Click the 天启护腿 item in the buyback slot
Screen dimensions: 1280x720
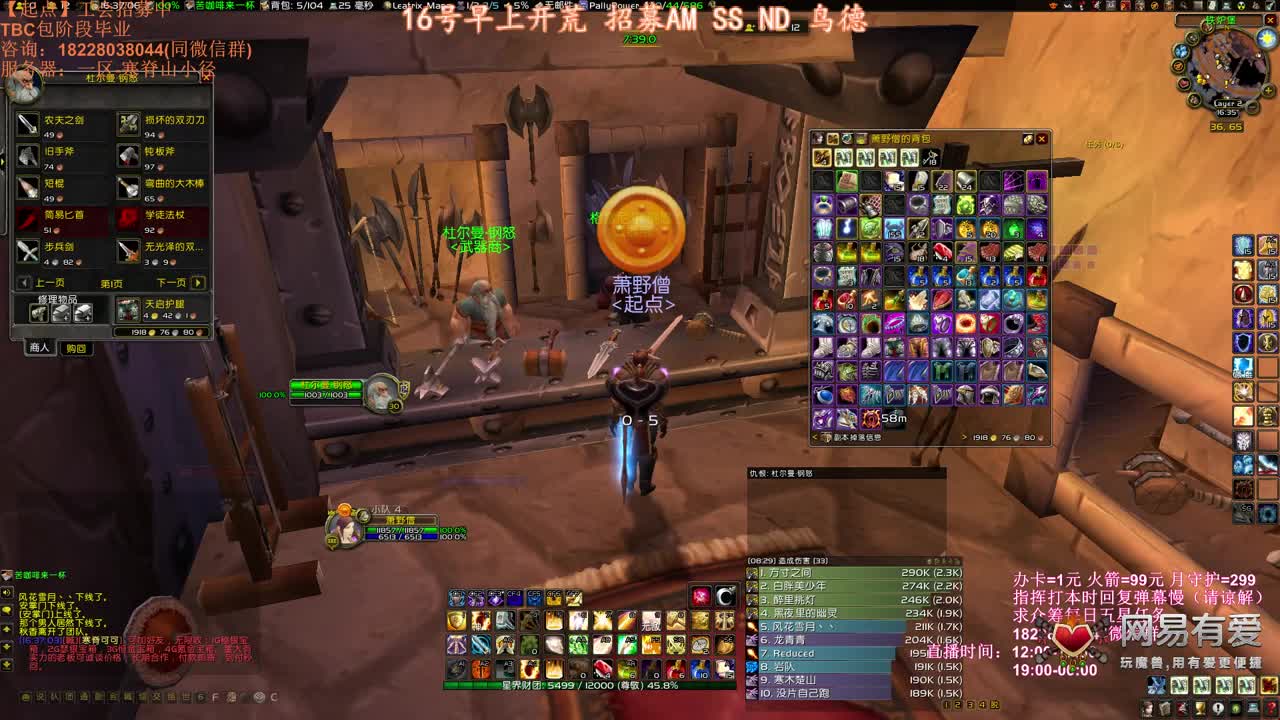pyautogui.click(x=128, y=310)
